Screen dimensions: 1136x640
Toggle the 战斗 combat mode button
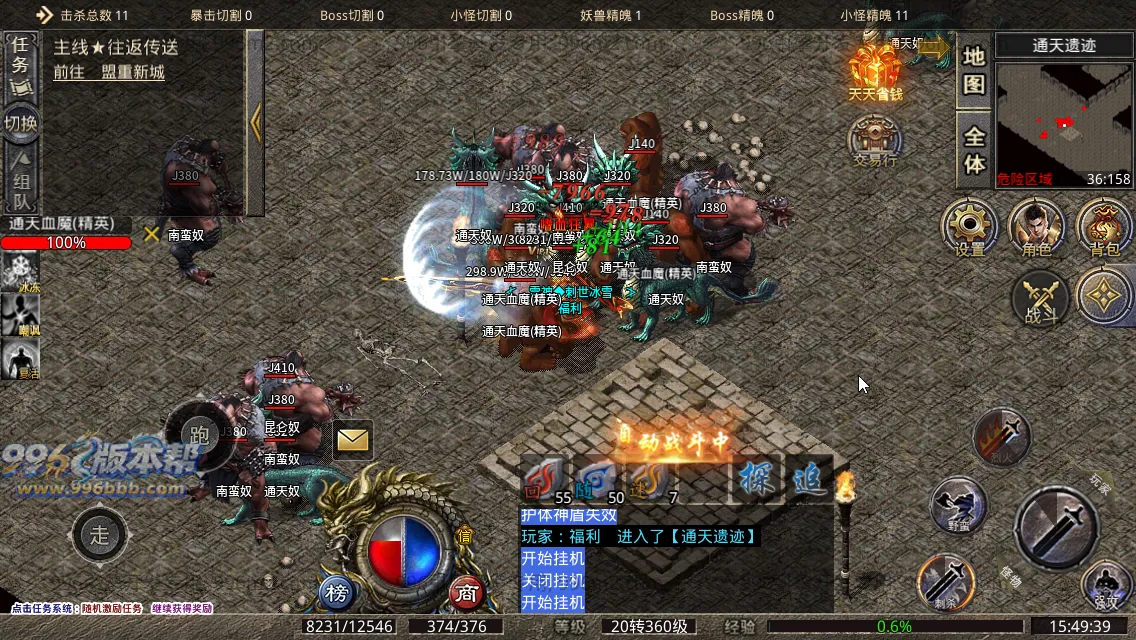coord(1040,298)
